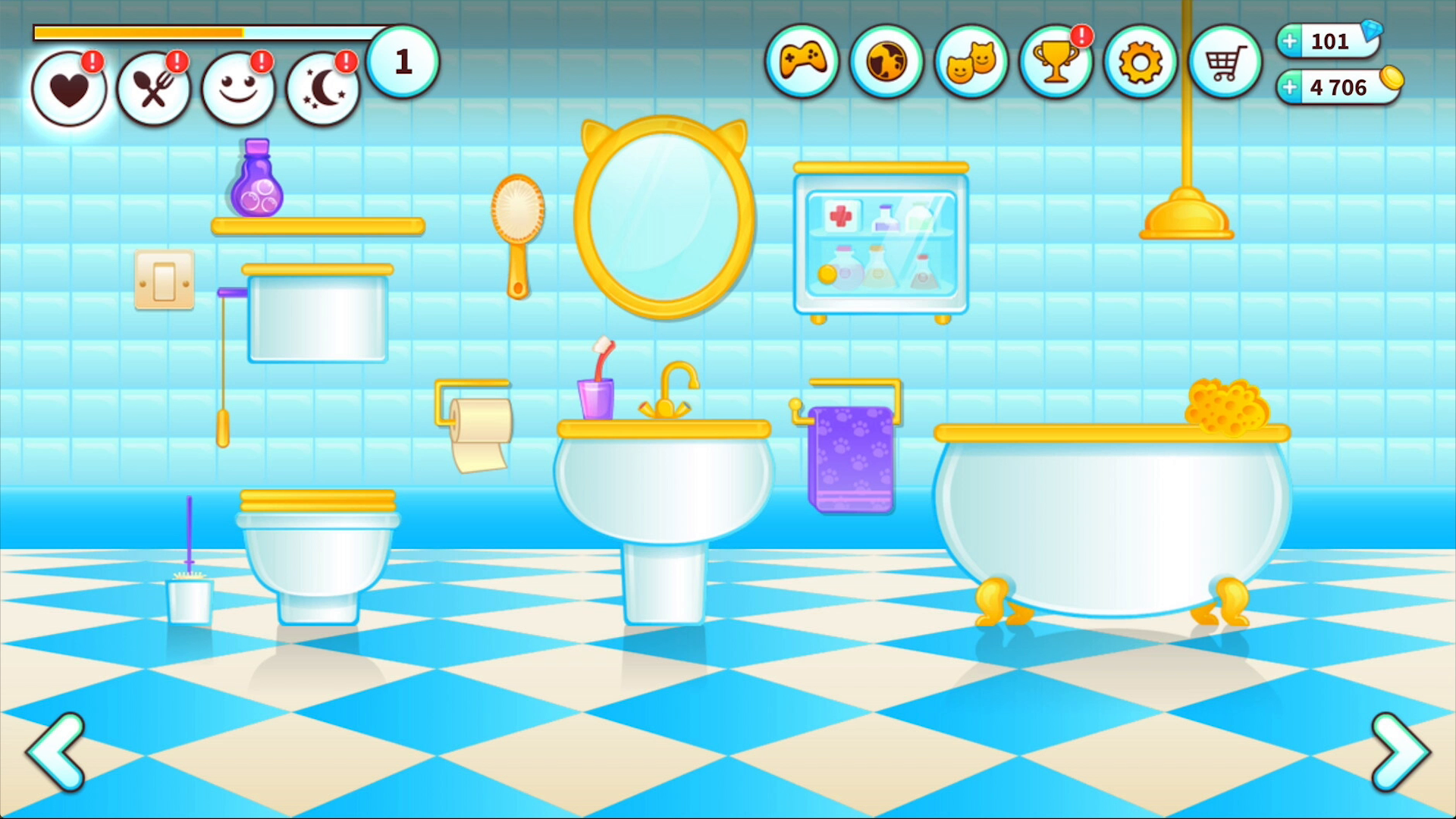Screen dimensions: 1456x819
Task: View achievements via the trophy icon
Action: [1056, 62]
